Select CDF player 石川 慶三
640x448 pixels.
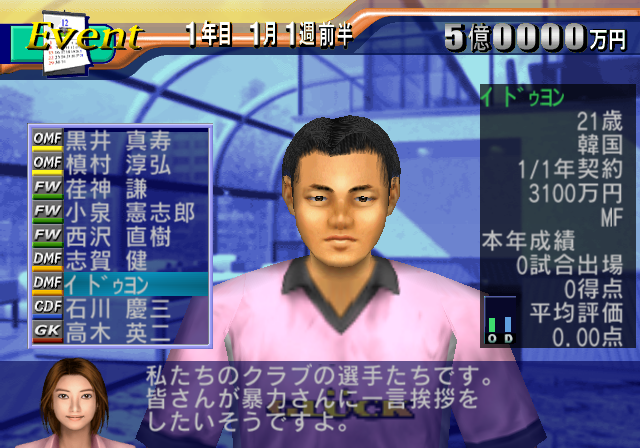click(x=119, y=308)
